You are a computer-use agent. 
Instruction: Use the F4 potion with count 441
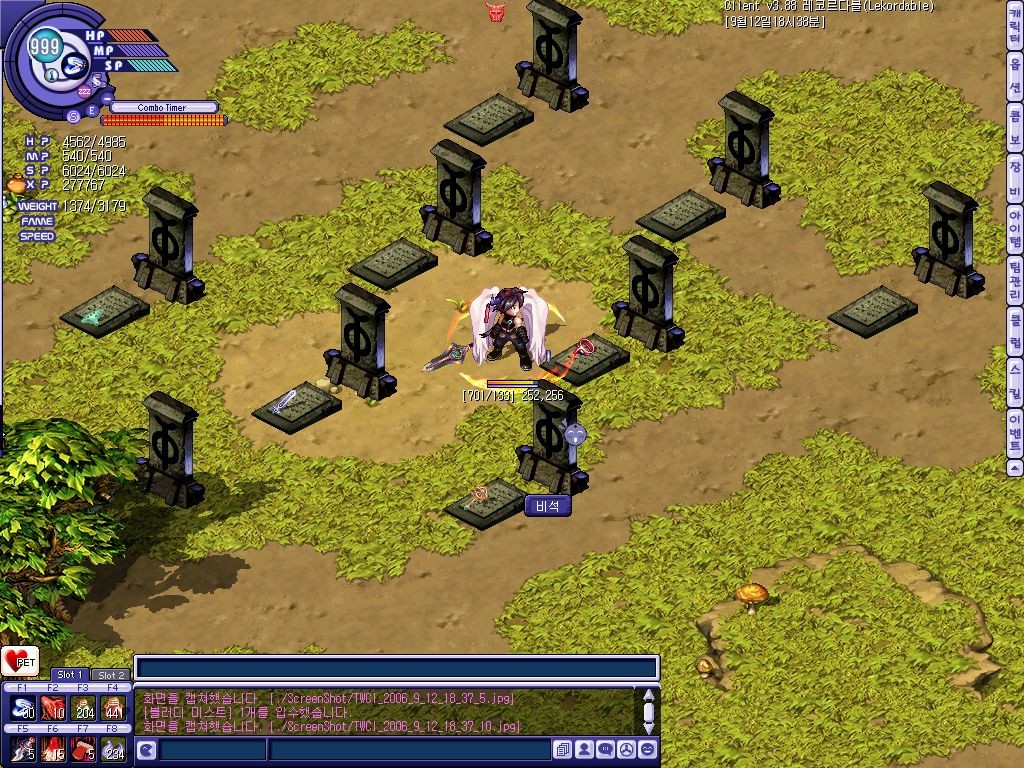[115, 708]
